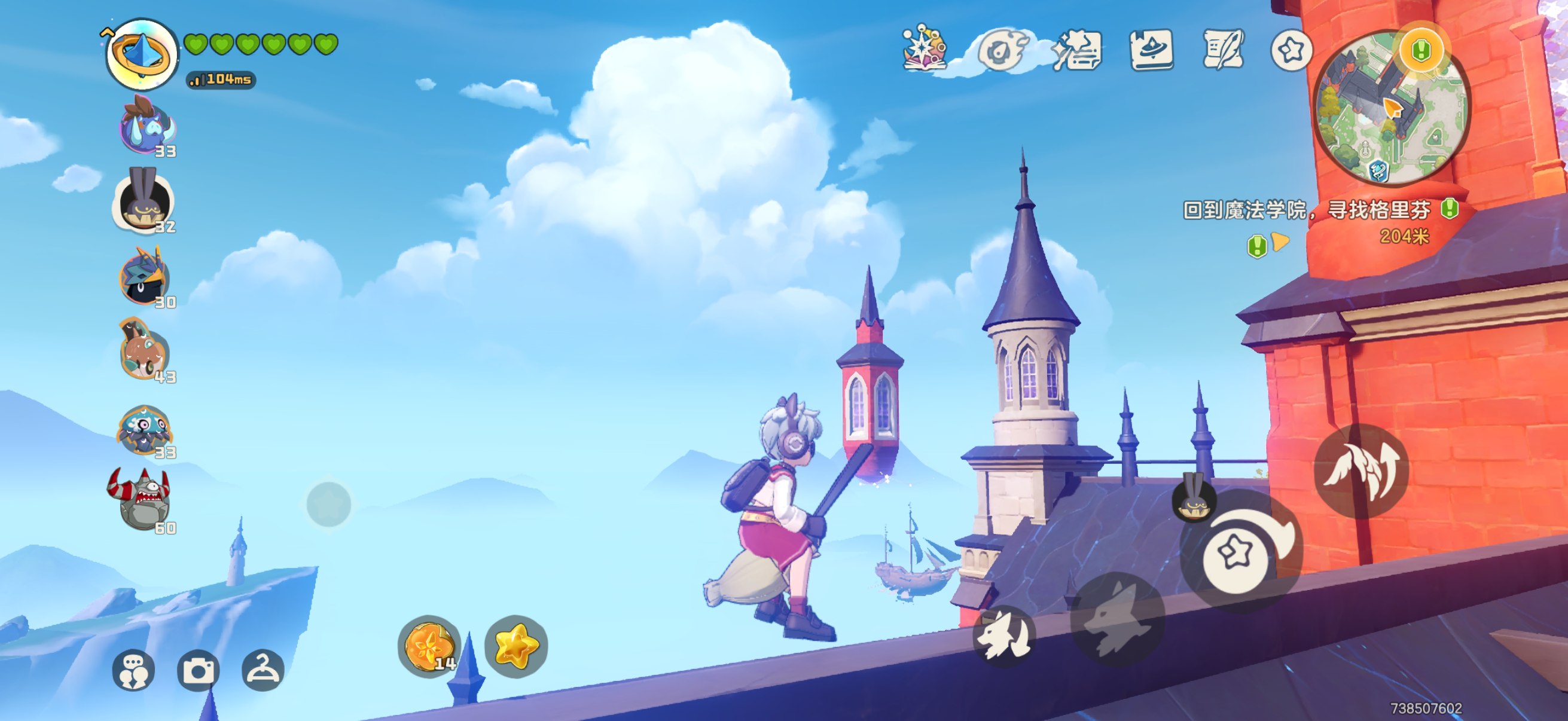Activate the winged jump button
1568x721 pixels.
pyautogui.click(x=1361, y=471)
